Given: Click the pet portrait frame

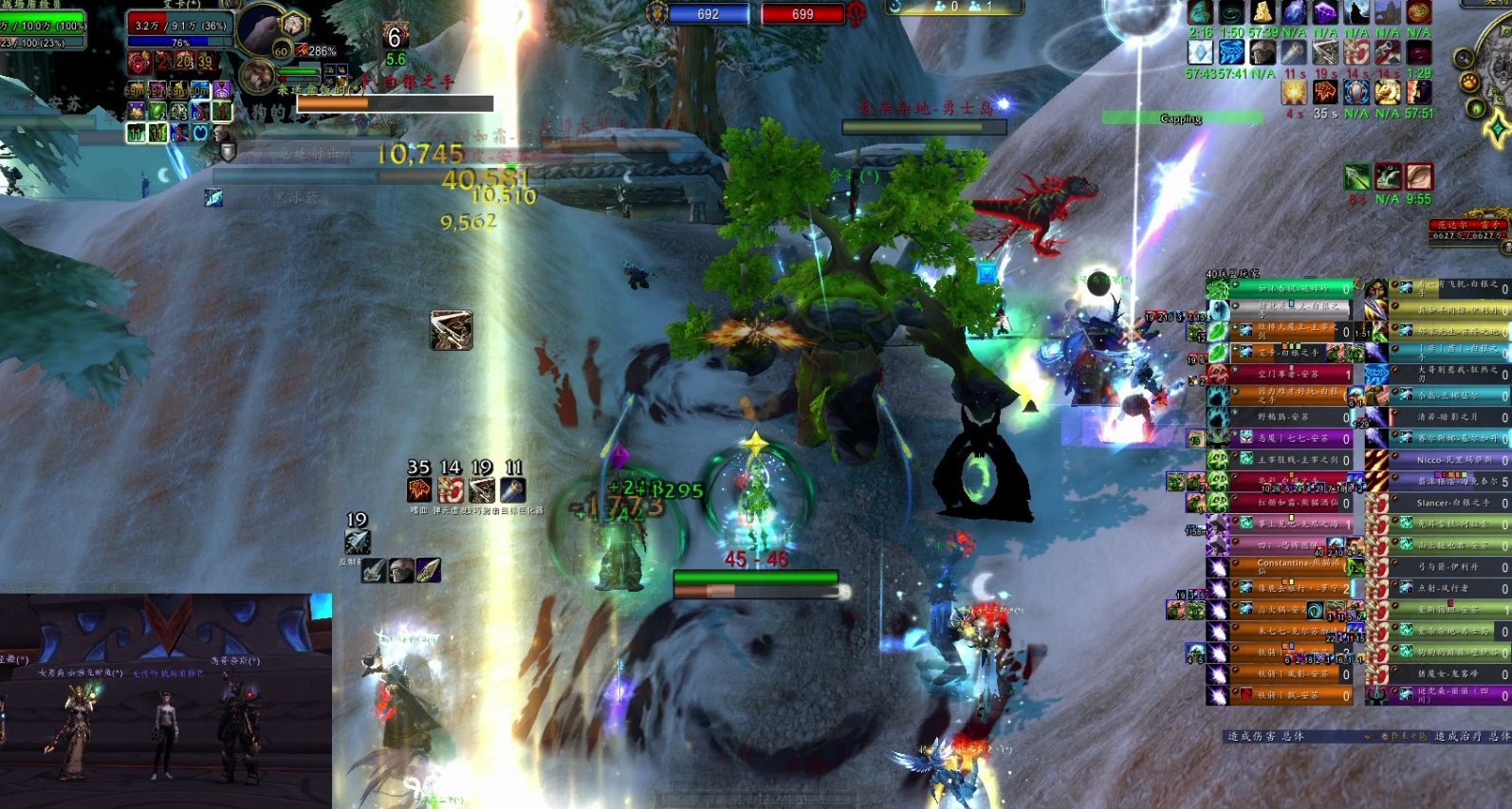Looking at the screenshot, I should tap(257, 76).
